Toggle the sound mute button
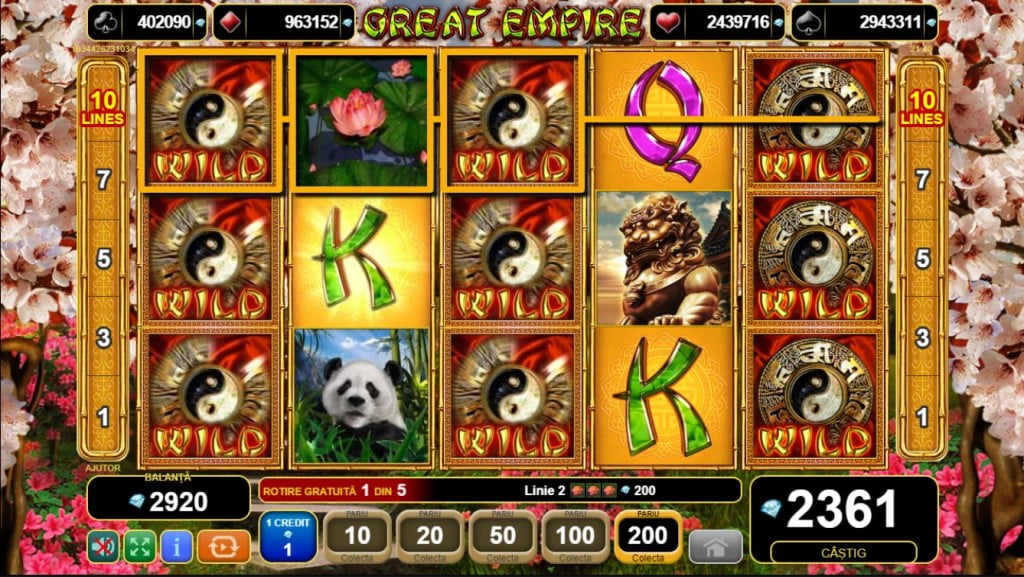This screenshot has width=1024, height=577. tap(101, 546)
